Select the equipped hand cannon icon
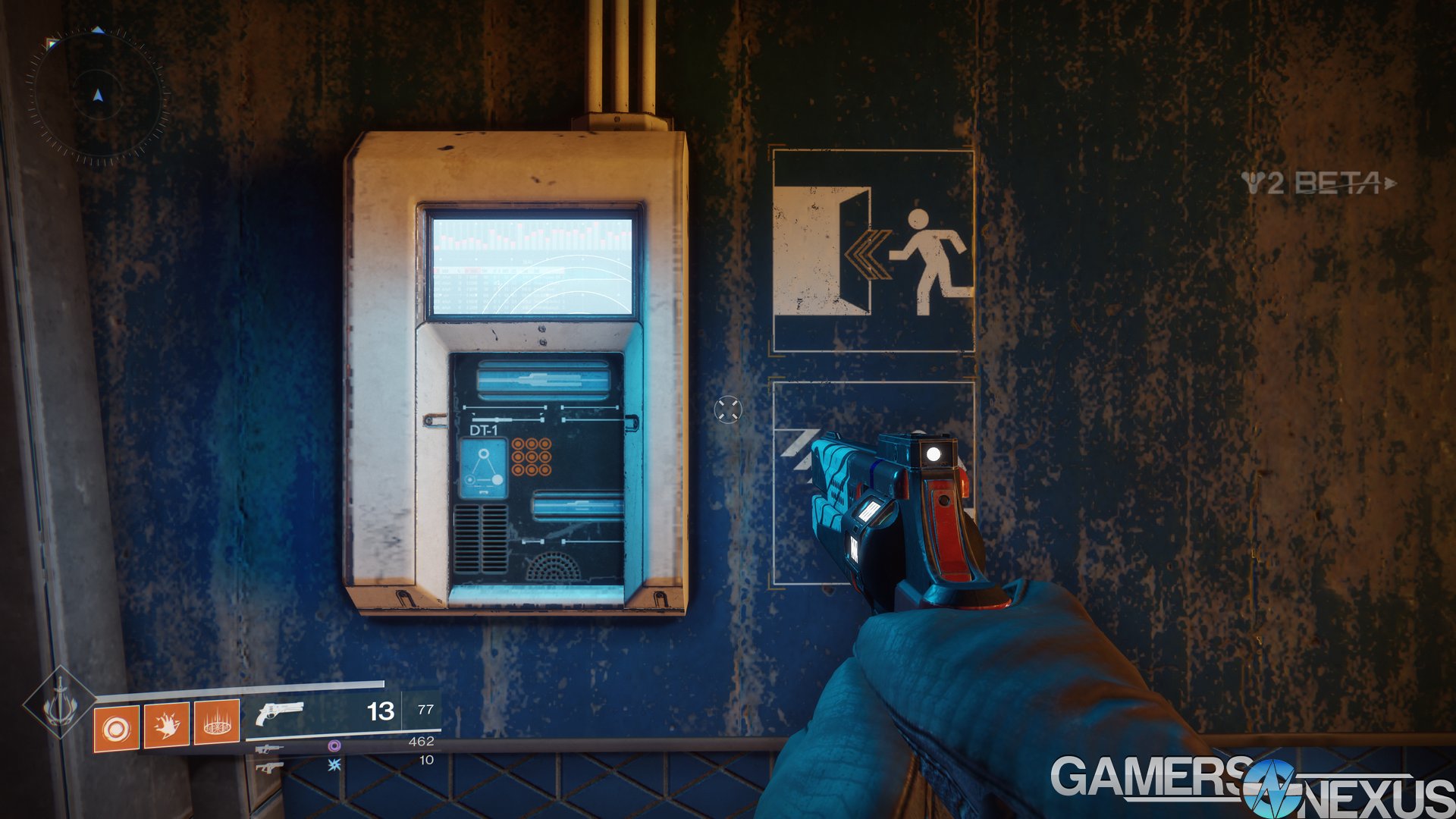 tap(279, 713)
